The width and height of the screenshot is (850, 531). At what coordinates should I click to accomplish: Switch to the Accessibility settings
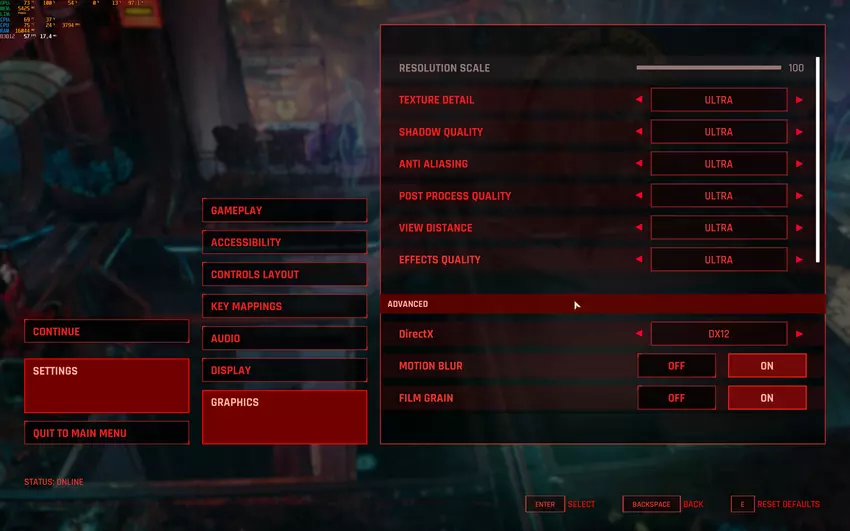(x=284, y=242)
